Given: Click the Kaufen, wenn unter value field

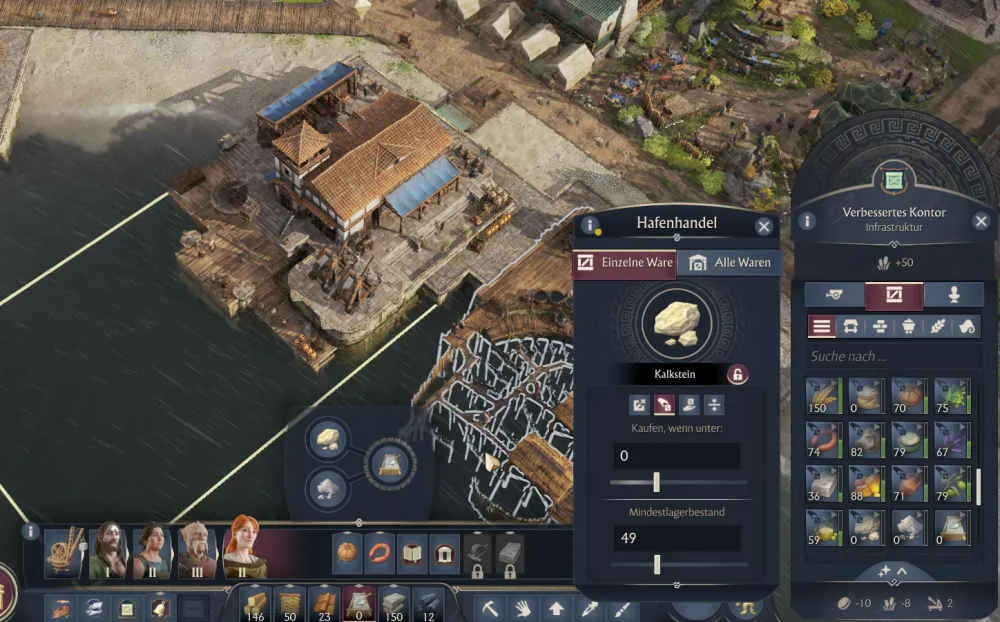Looking at the screenshot, I should point(676,456).
